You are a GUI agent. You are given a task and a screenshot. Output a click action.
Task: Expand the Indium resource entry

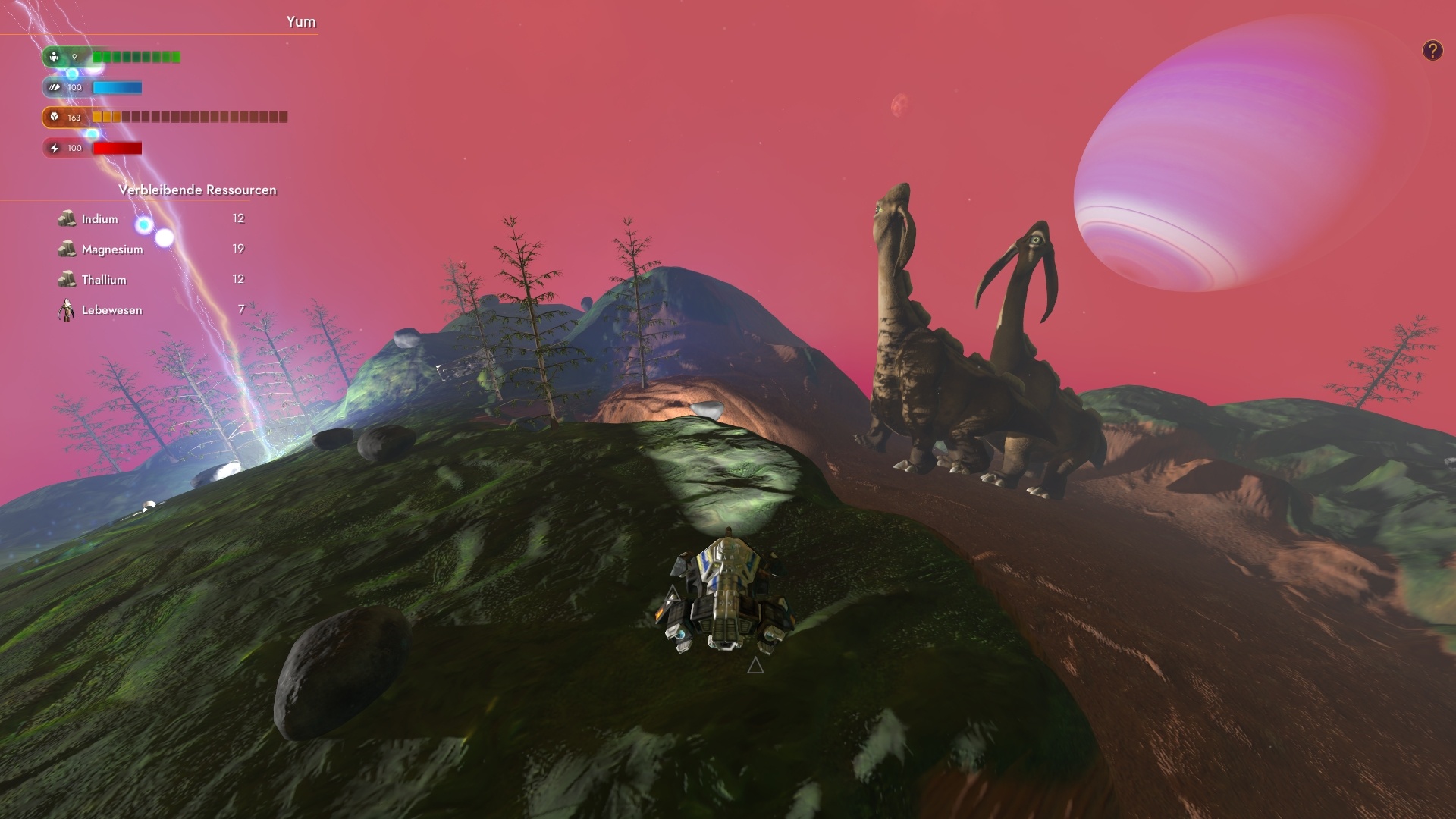pos(99,218)
